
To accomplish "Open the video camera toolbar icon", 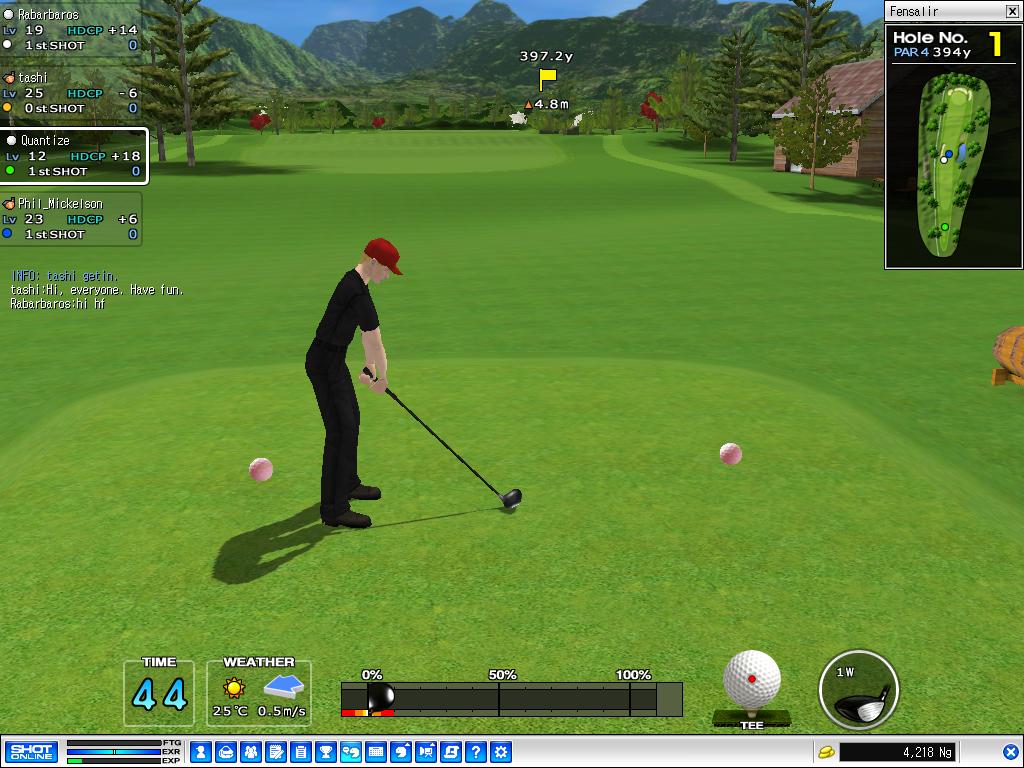I will tap(426, 751).
